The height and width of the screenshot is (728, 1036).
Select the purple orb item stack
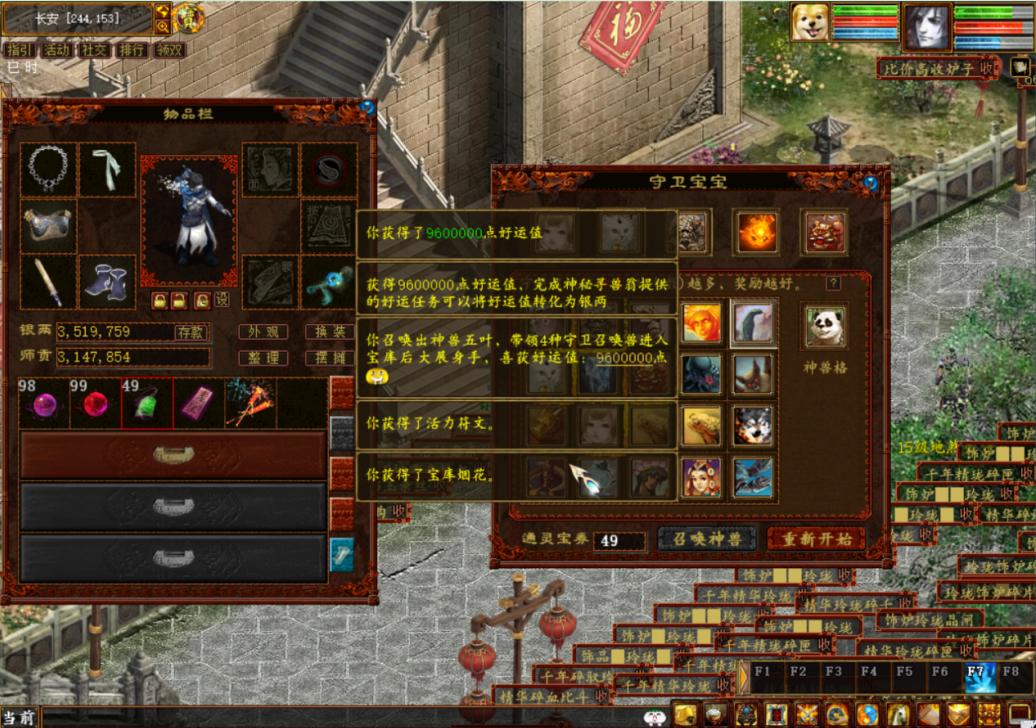pyautogui.click(x=45, y=404)
